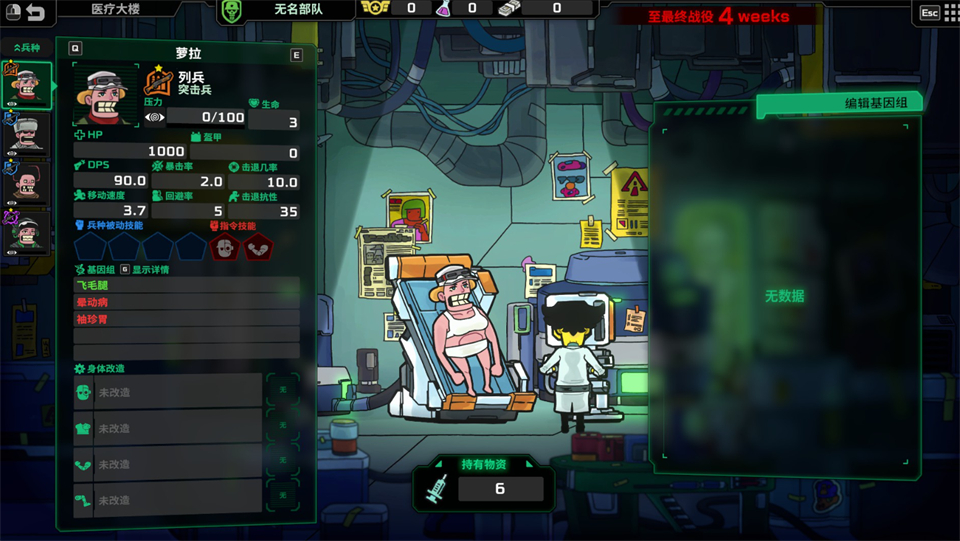The height and width of the screenshot is (541, 960).
Task: Show gene details via 显示详情
Action: pyautogui.click(x=150, y=269)
